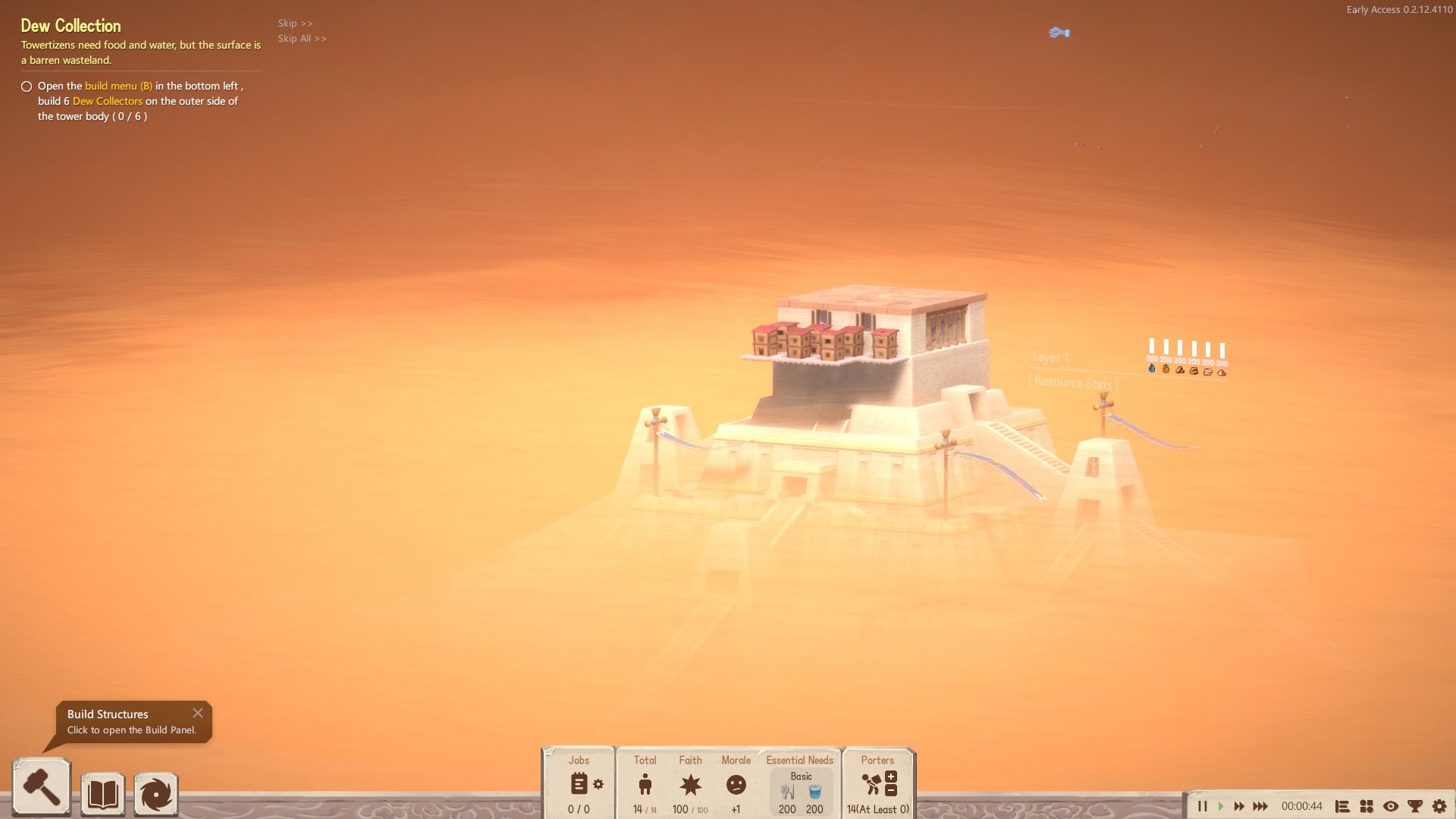Decrease porters with the minus button
This screenshot has height=819, width=1456.
coord(891,790)
